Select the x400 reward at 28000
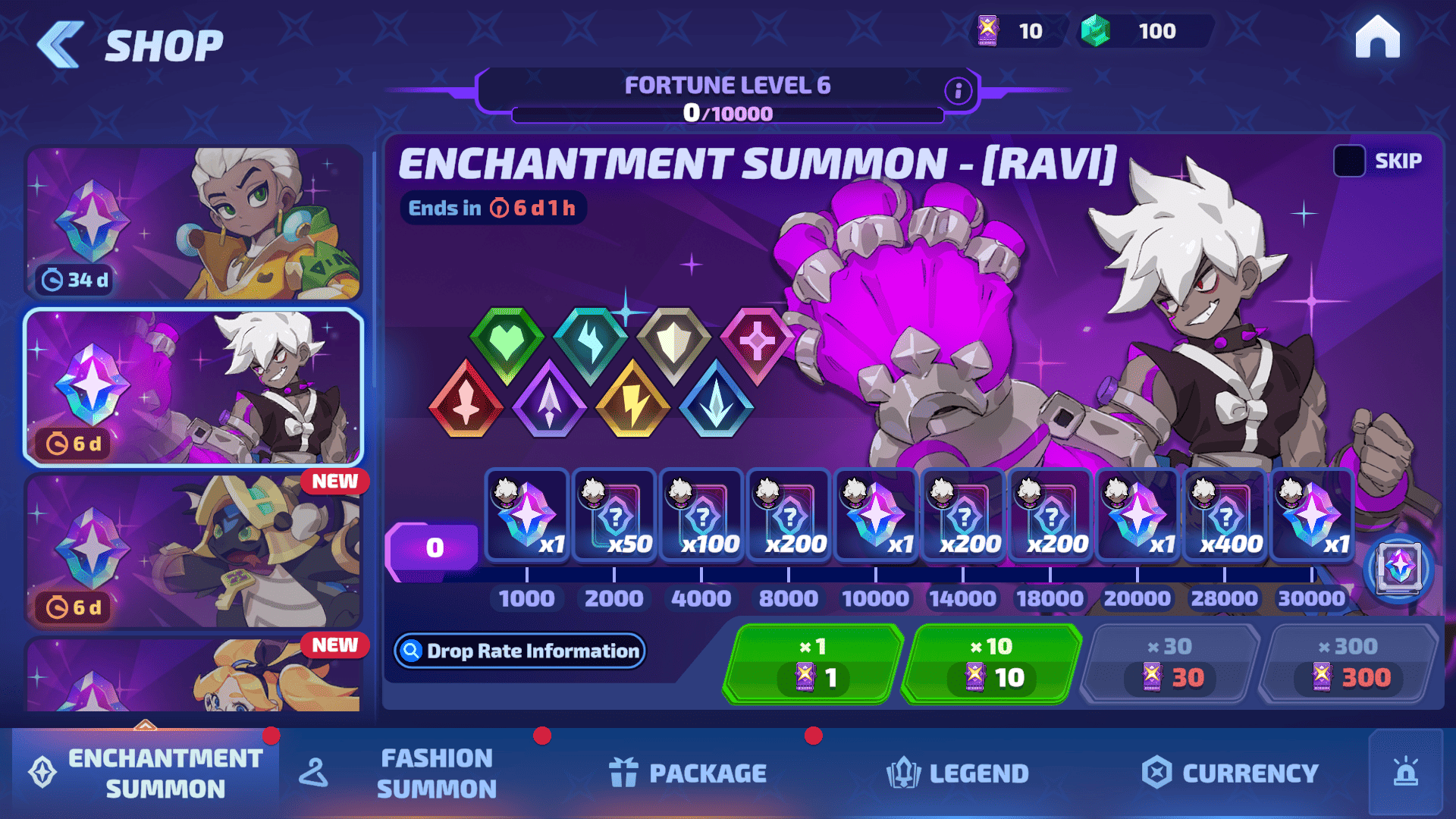Viewport: 1456px width, 819px height. 1225,516
